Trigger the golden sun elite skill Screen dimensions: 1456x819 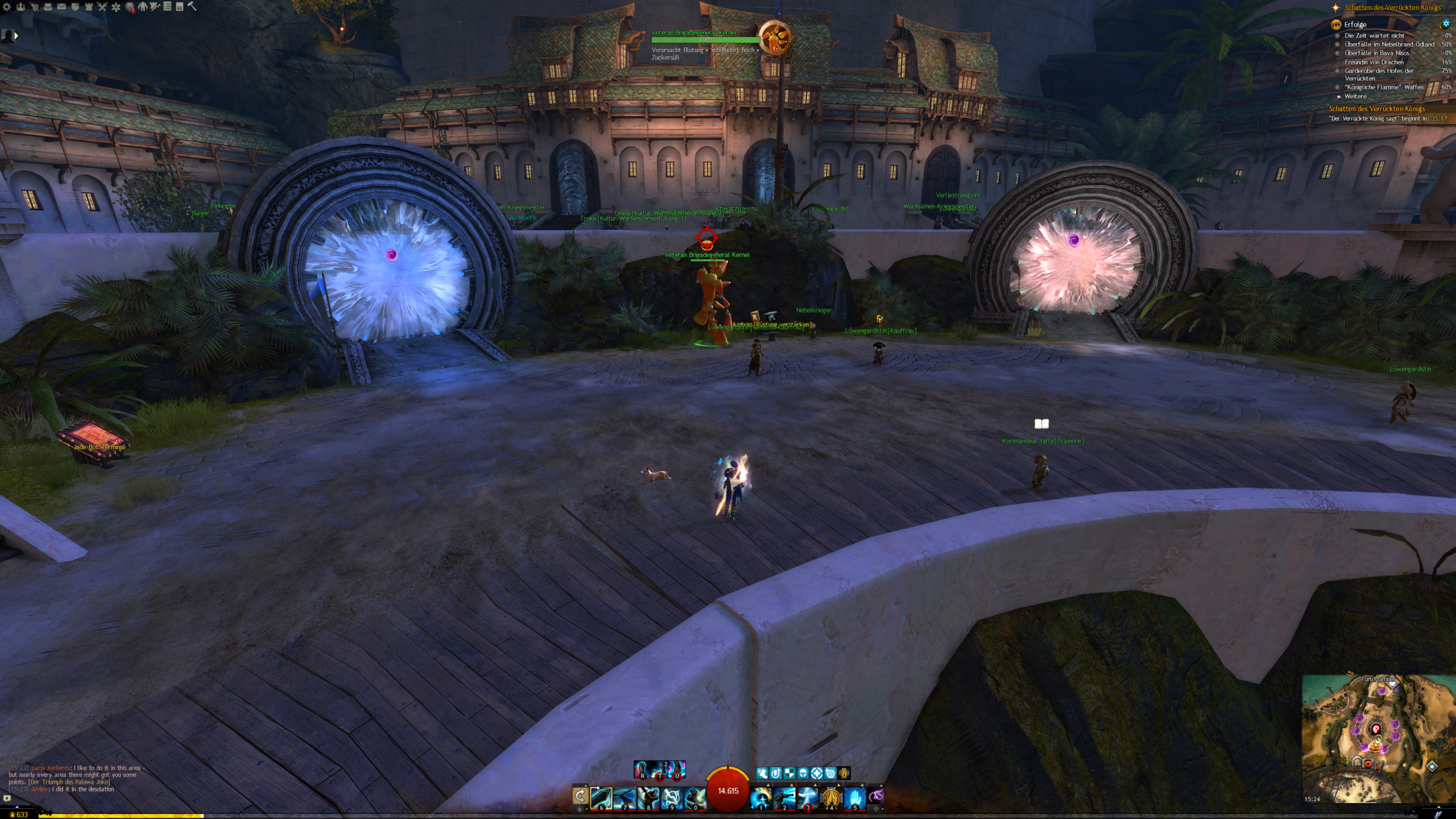coord(831,798)
